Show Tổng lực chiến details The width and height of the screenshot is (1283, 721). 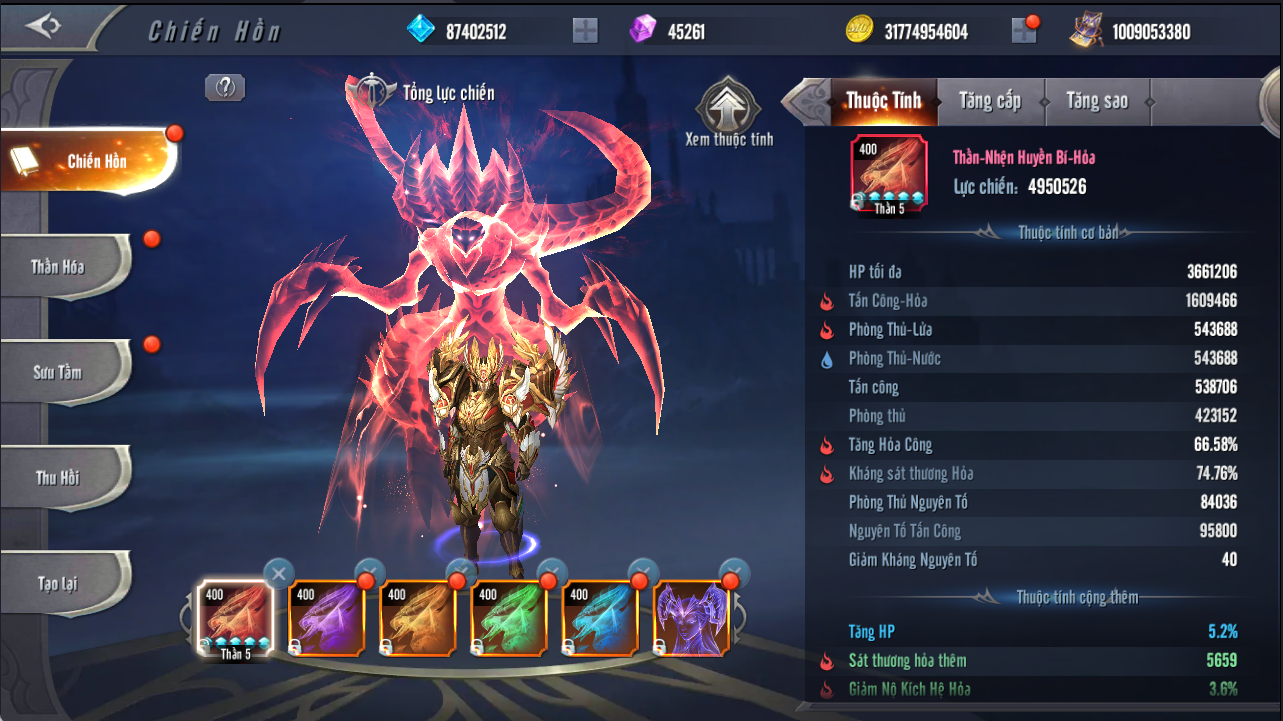[x=372, y=92]
